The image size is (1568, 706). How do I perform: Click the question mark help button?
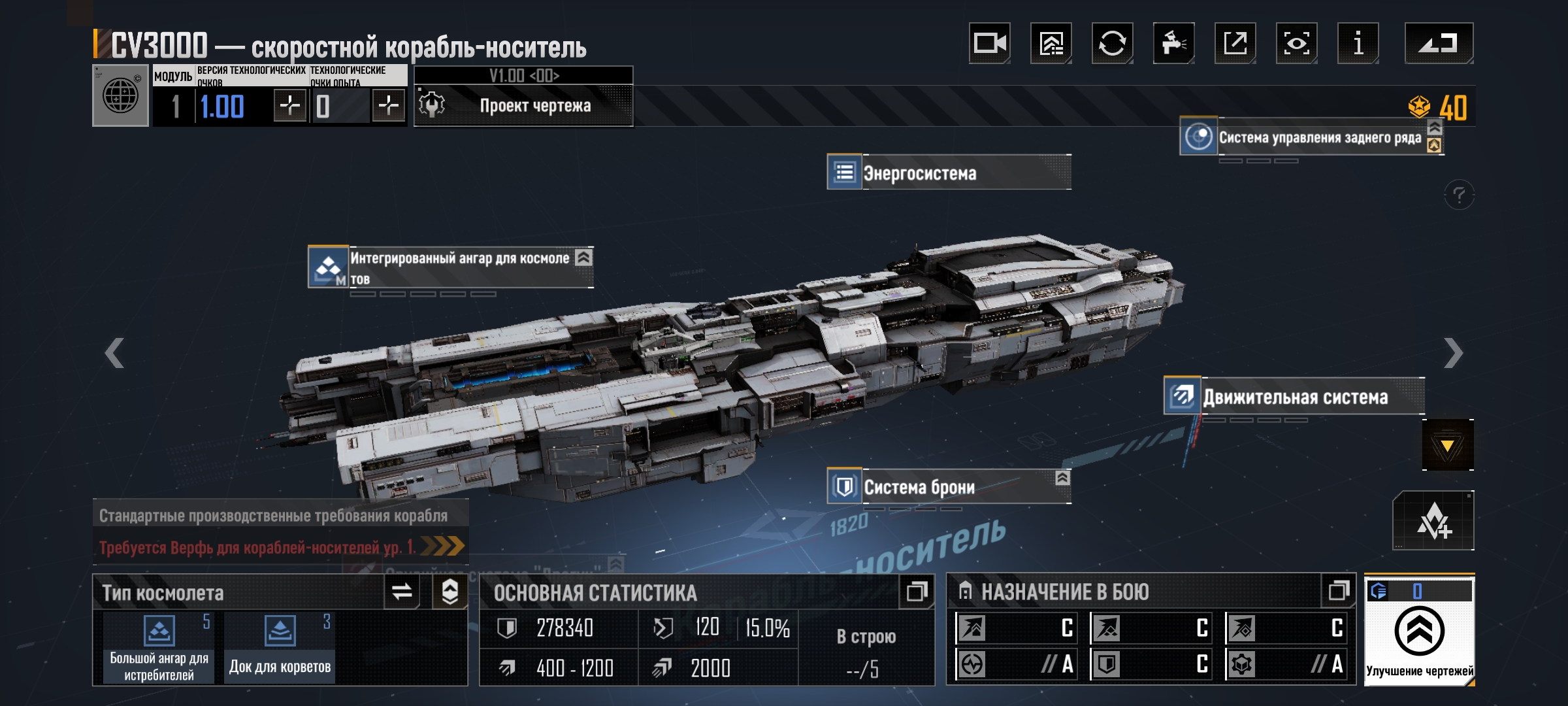1459,195
